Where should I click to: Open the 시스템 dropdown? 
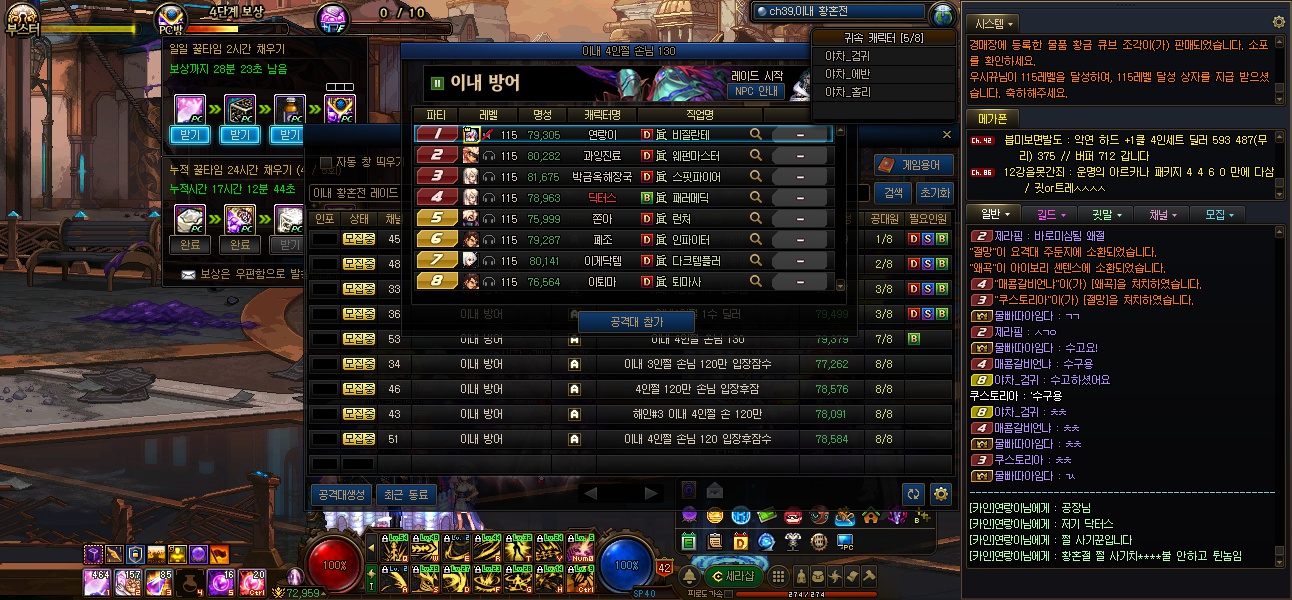tap(995, 22)
